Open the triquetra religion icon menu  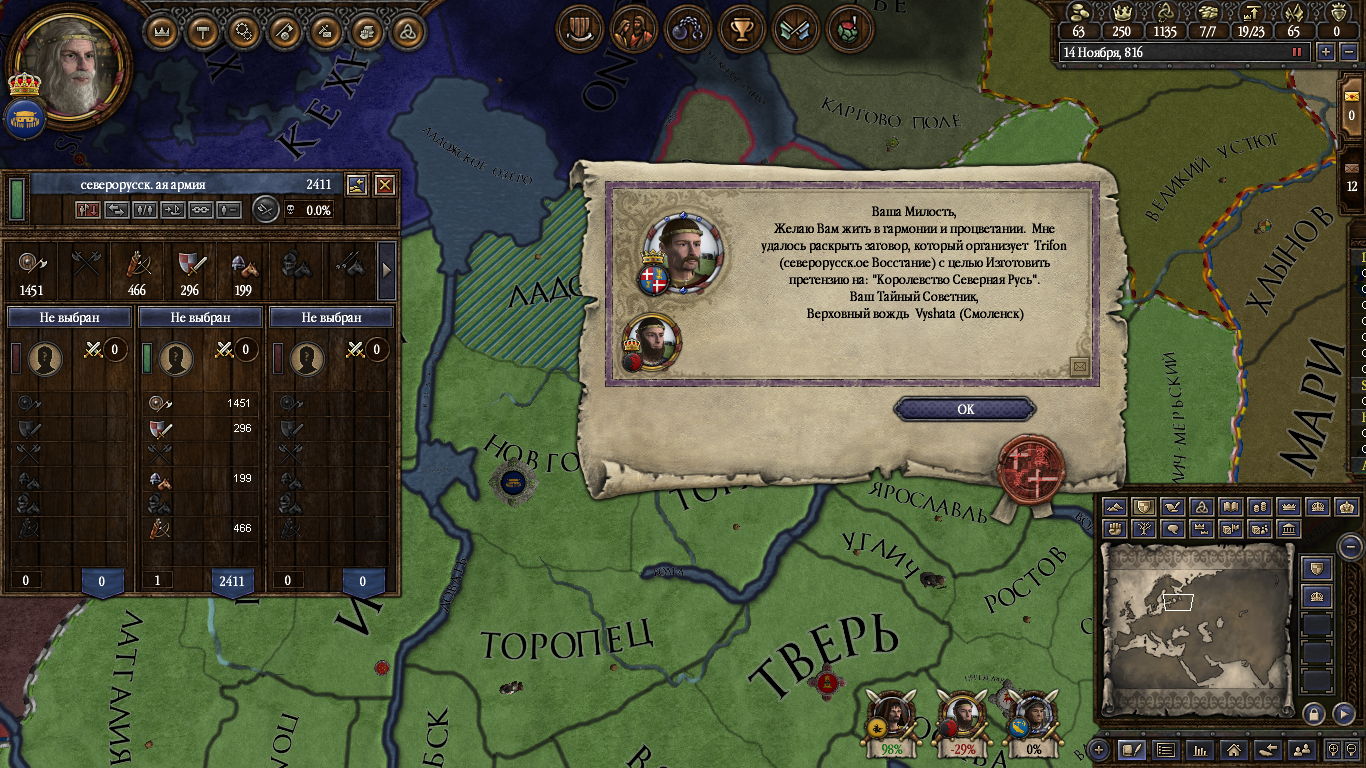tap(406, 31)
